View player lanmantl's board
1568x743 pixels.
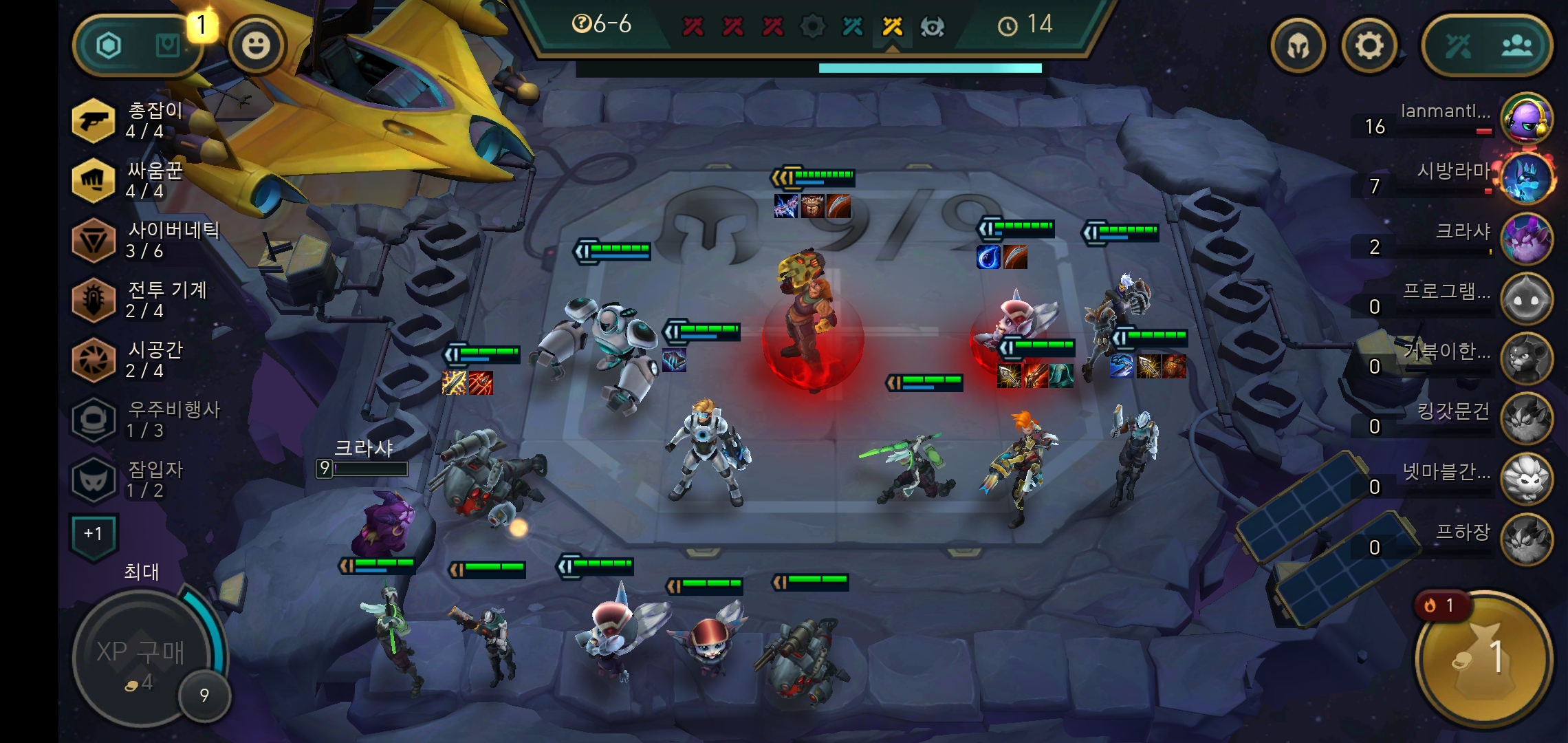click(x=1526, y=118)
